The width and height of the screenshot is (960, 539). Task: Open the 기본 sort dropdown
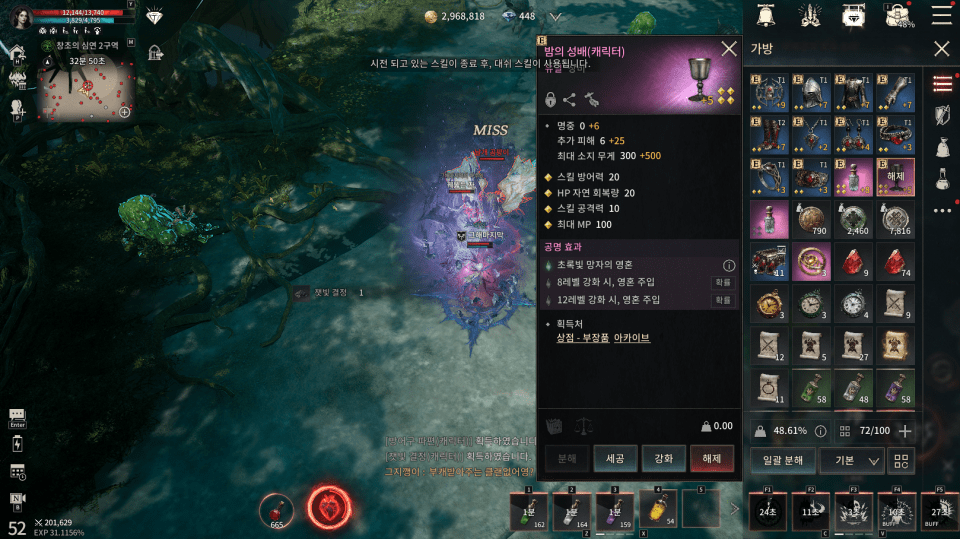pos(851,461)
